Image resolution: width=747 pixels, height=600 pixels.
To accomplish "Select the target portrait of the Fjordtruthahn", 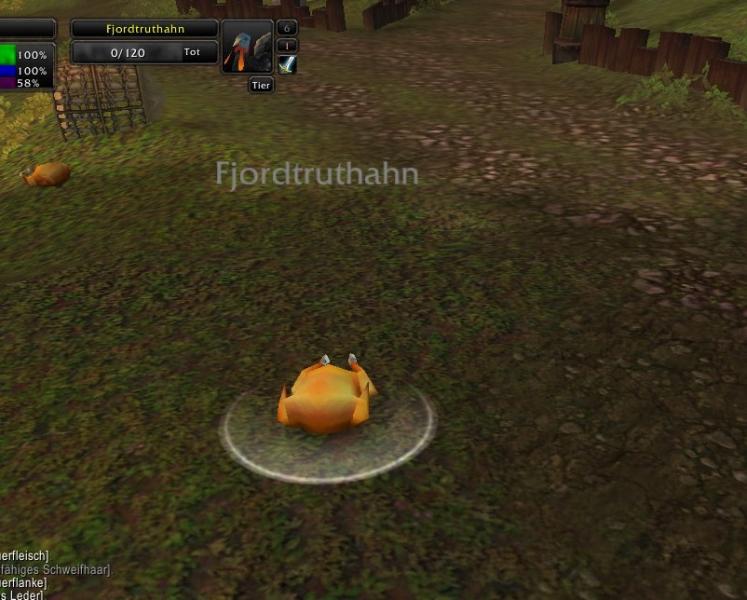I will (247, 48).
